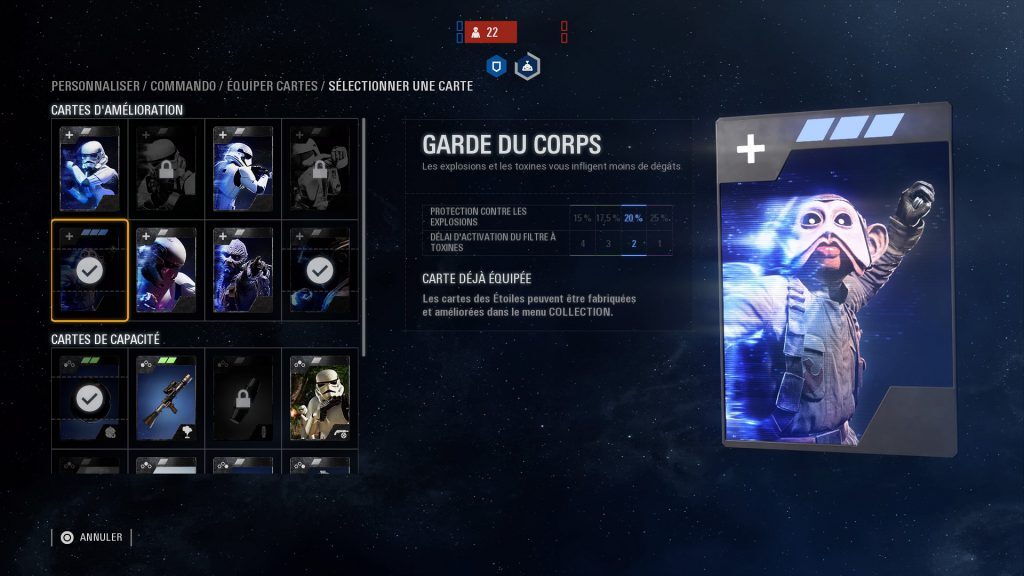Open the Commando breadcrumb level
The image size is (1024, 576).
click(x=184, y=86)
